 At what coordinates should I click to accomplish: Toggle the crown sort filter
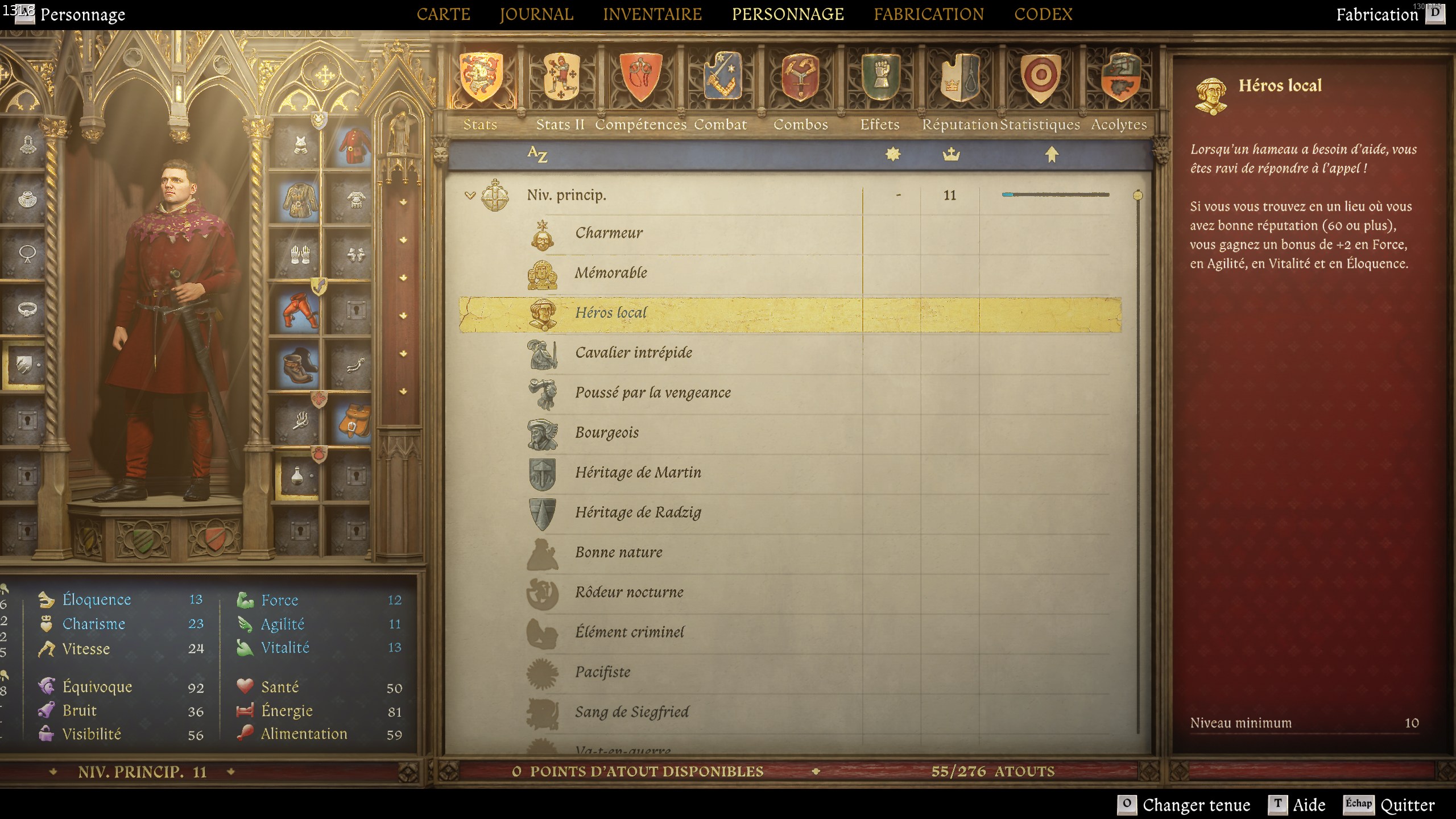951,154
